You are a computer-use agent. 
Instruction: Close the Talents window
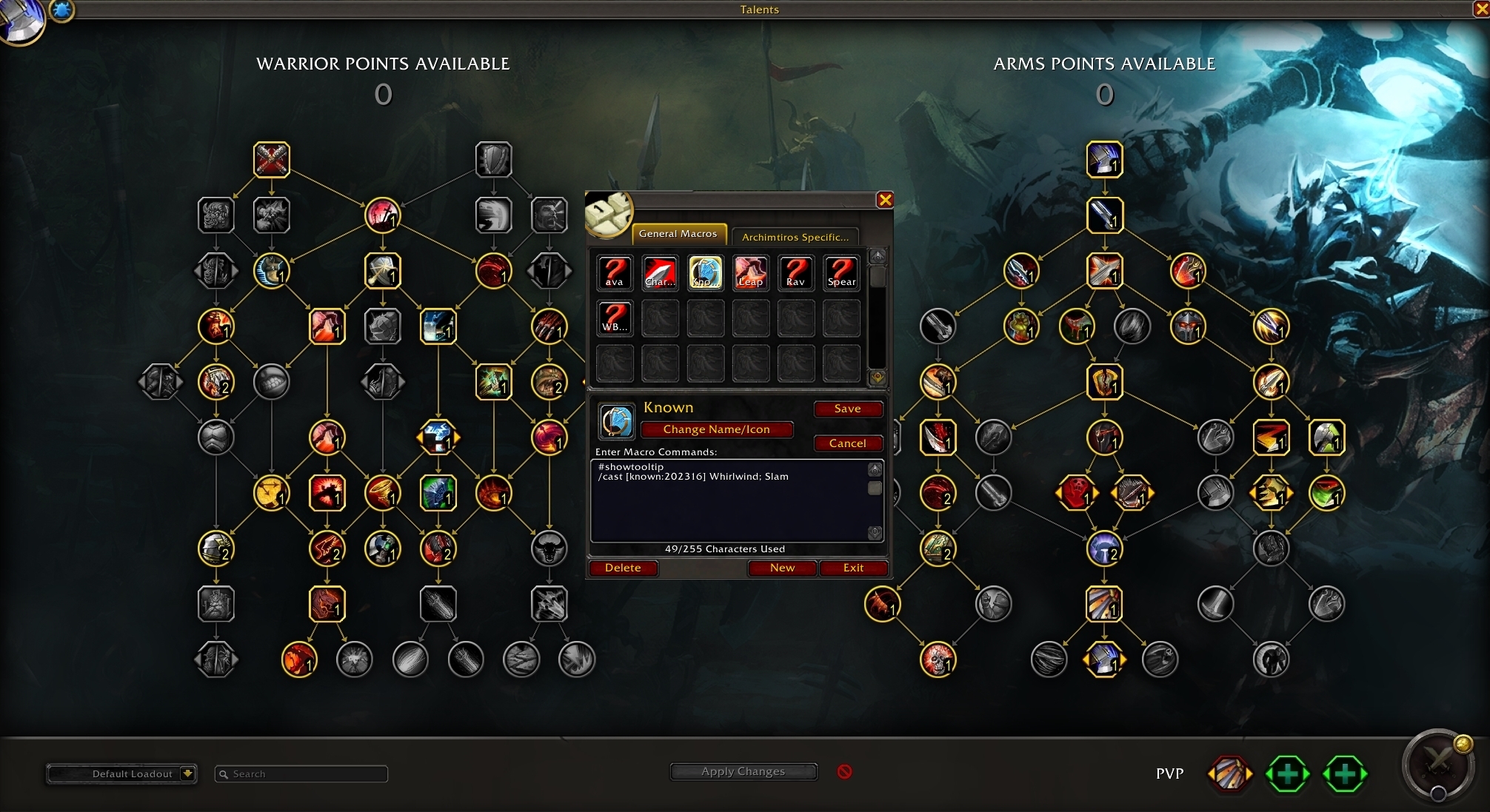click(1481, 9)
